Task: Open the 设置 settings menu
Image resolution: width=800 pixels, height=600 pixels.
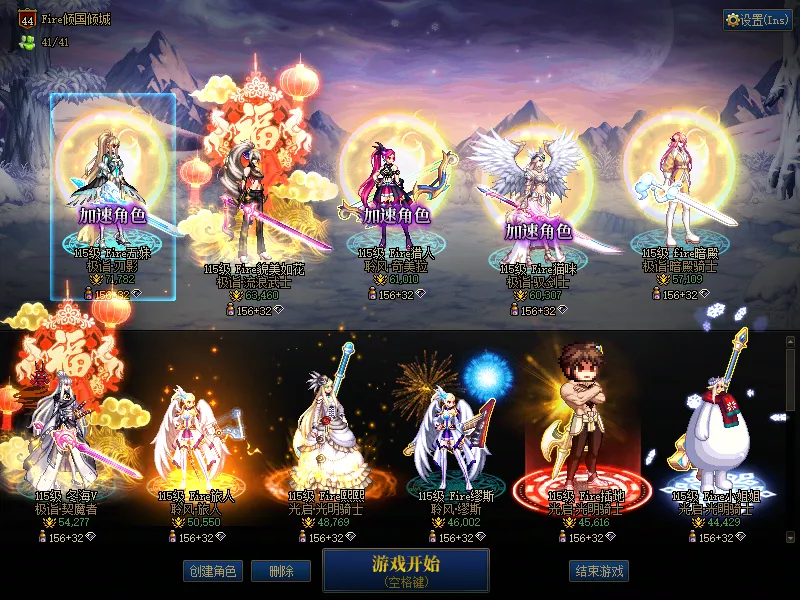Action: 757,20
